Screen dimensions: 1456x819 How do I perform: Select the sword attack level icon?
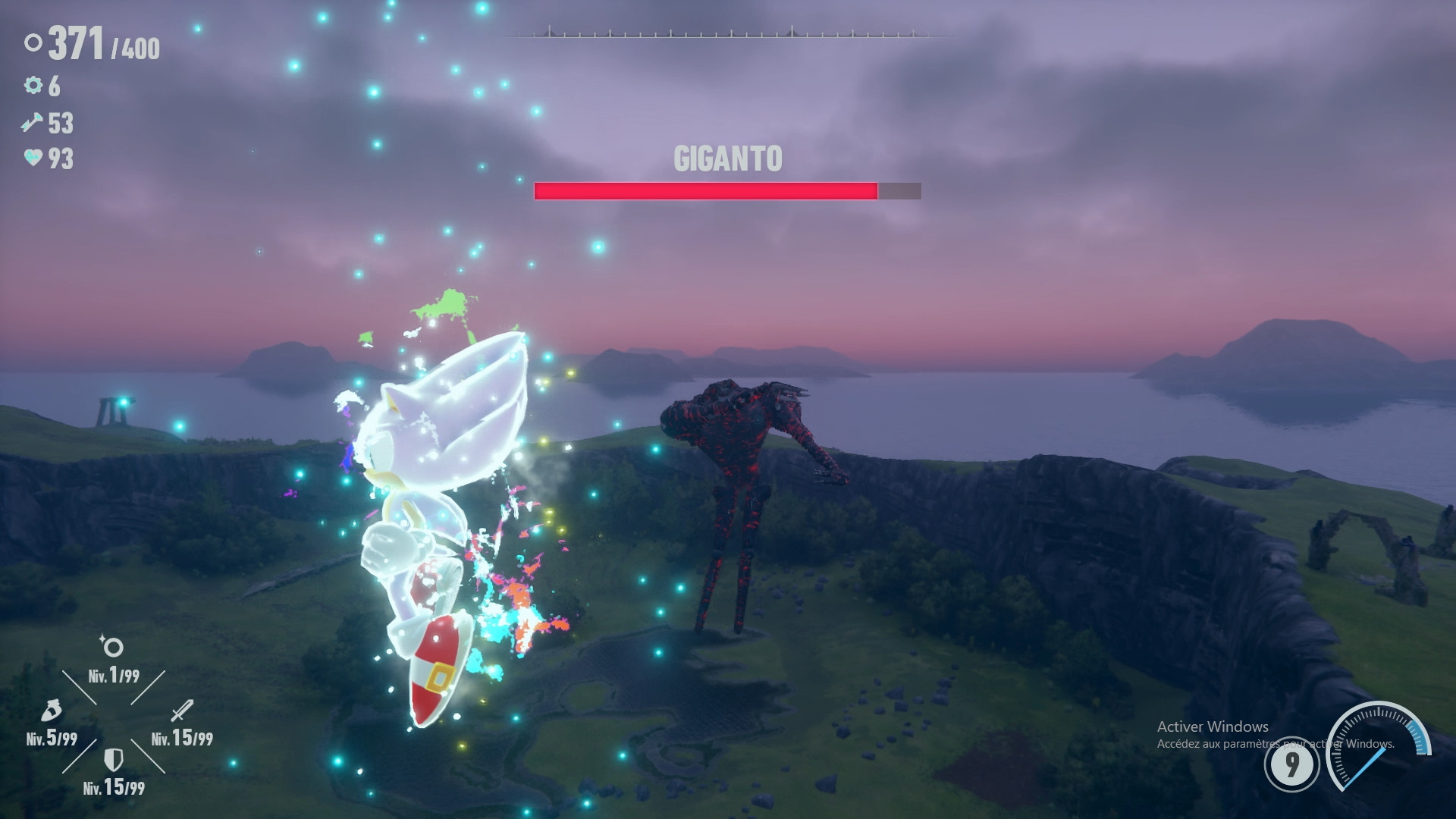pyautogui.click(x=182, y=711)
